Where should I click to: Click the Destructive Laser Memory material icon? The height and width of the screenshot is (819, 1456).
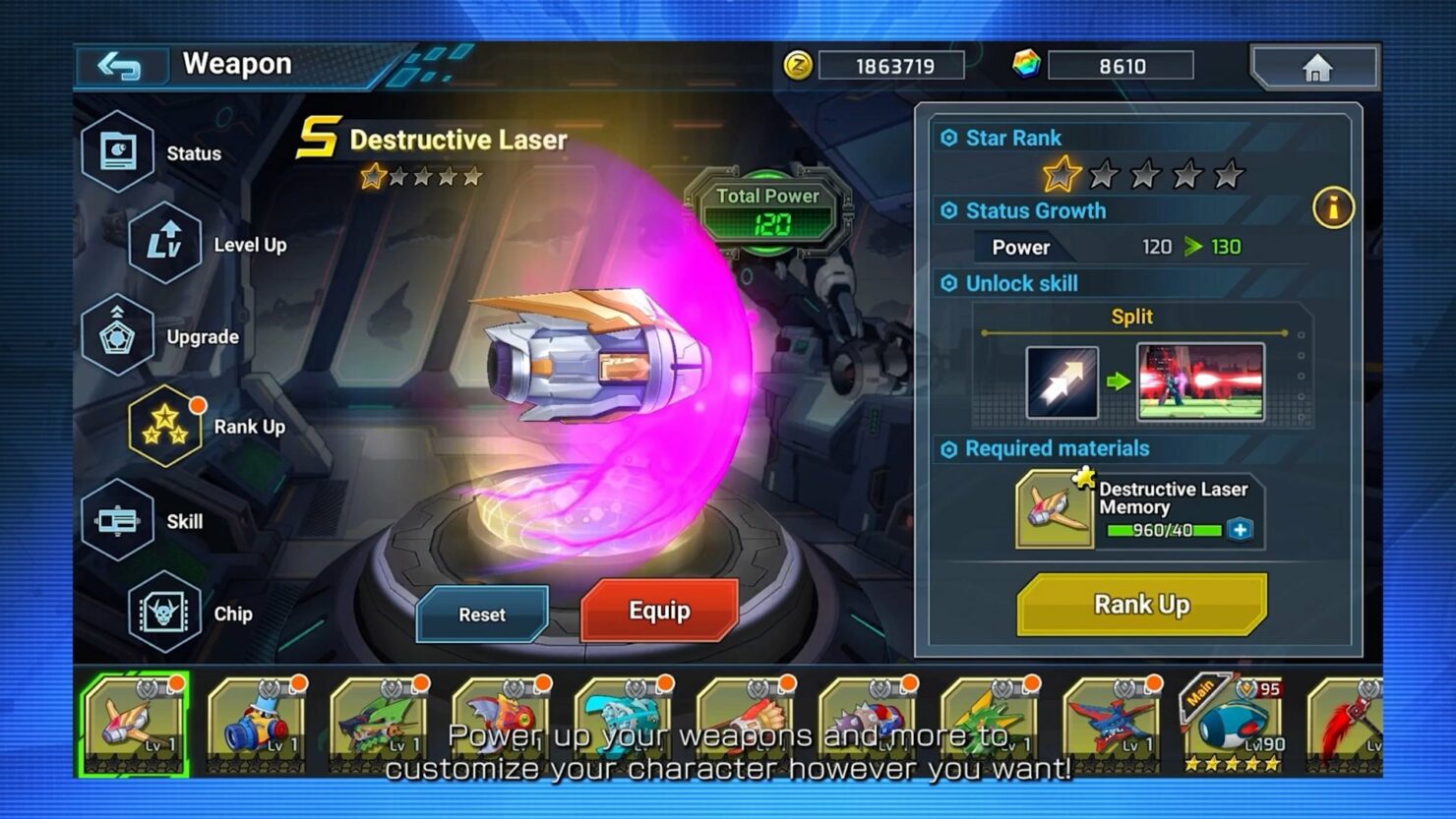point(1055,510)
